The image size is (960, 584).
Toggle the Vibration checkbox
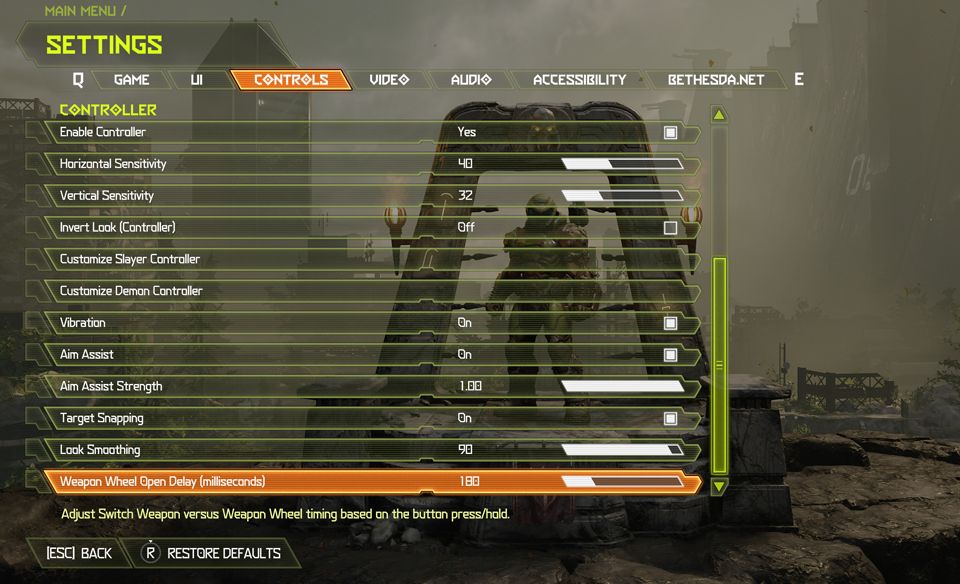coord(670,323)
